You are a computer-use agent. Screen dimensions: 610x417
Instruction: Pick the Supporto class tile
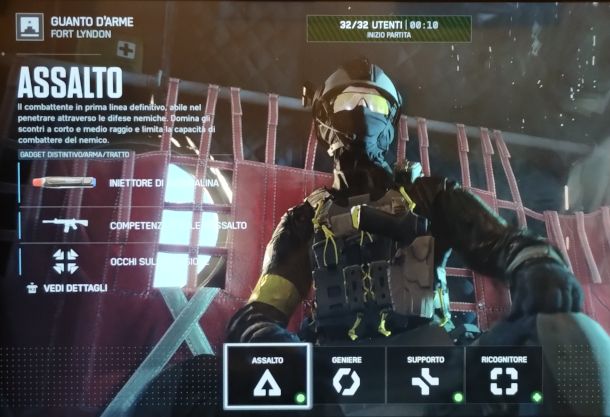coord(424,376)
